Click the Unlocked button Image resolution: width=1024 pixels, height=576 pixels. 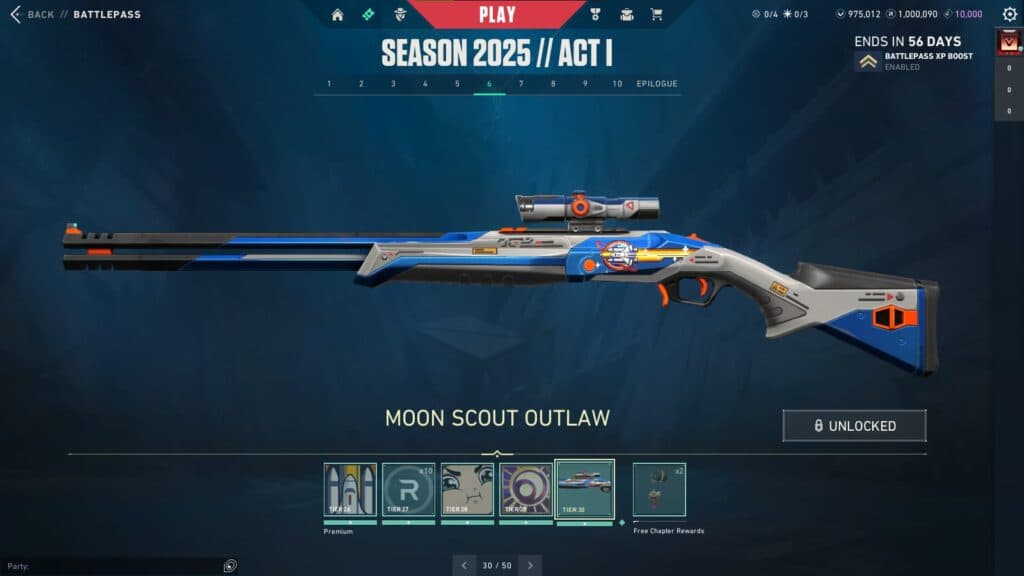tap(854, 426)
